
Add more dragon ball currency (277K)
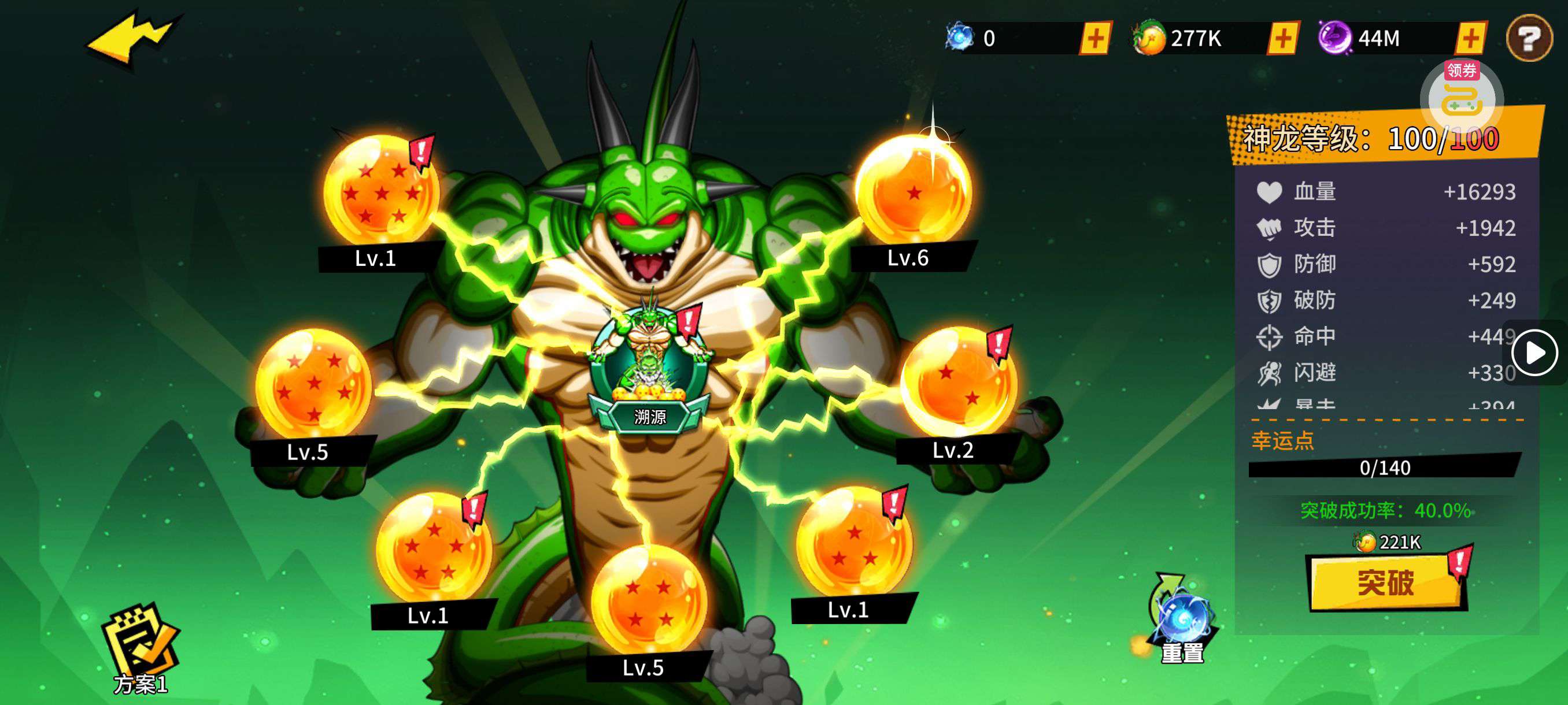click(x=1282, y=39)
